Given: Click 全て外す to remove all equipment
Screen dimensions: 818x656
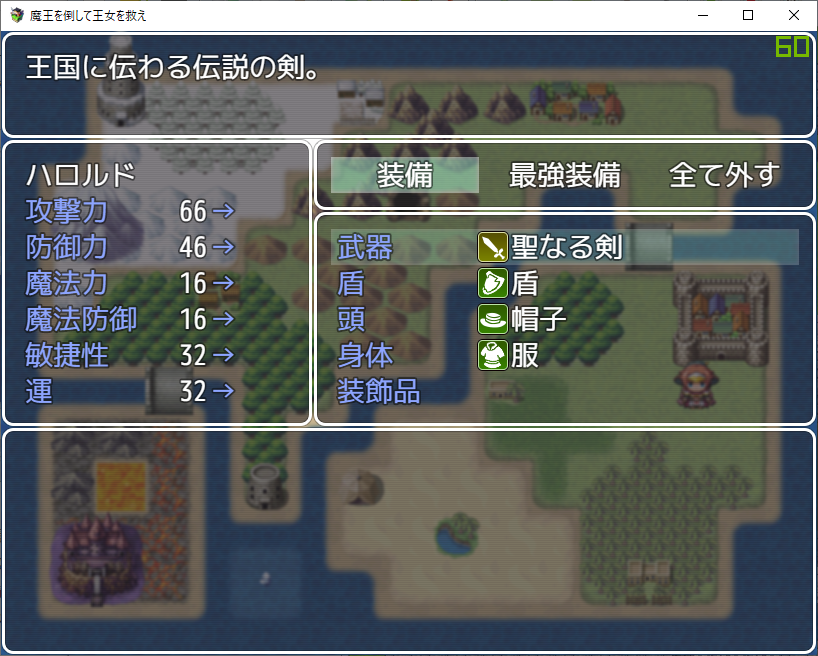Looking at the screenshot, I should pos(724,175).
